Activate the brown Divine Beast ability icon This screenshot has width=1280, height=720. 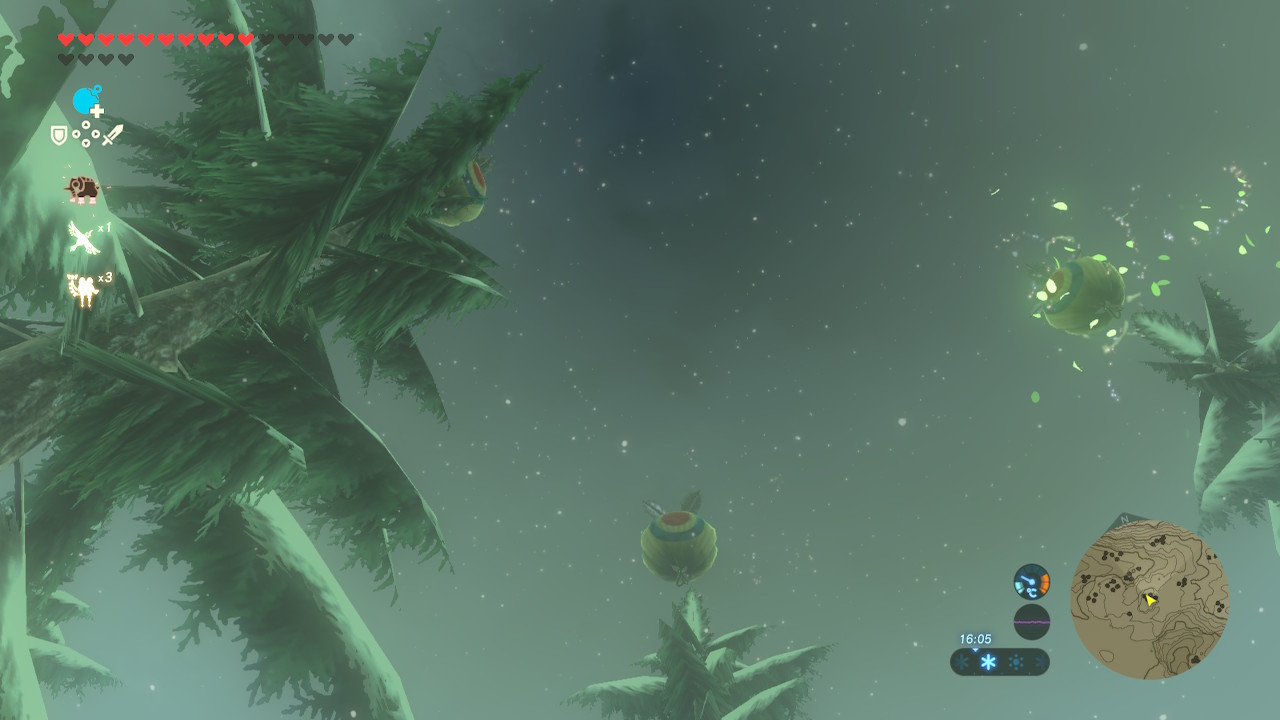pyautogui.click(x=81, y=188)
